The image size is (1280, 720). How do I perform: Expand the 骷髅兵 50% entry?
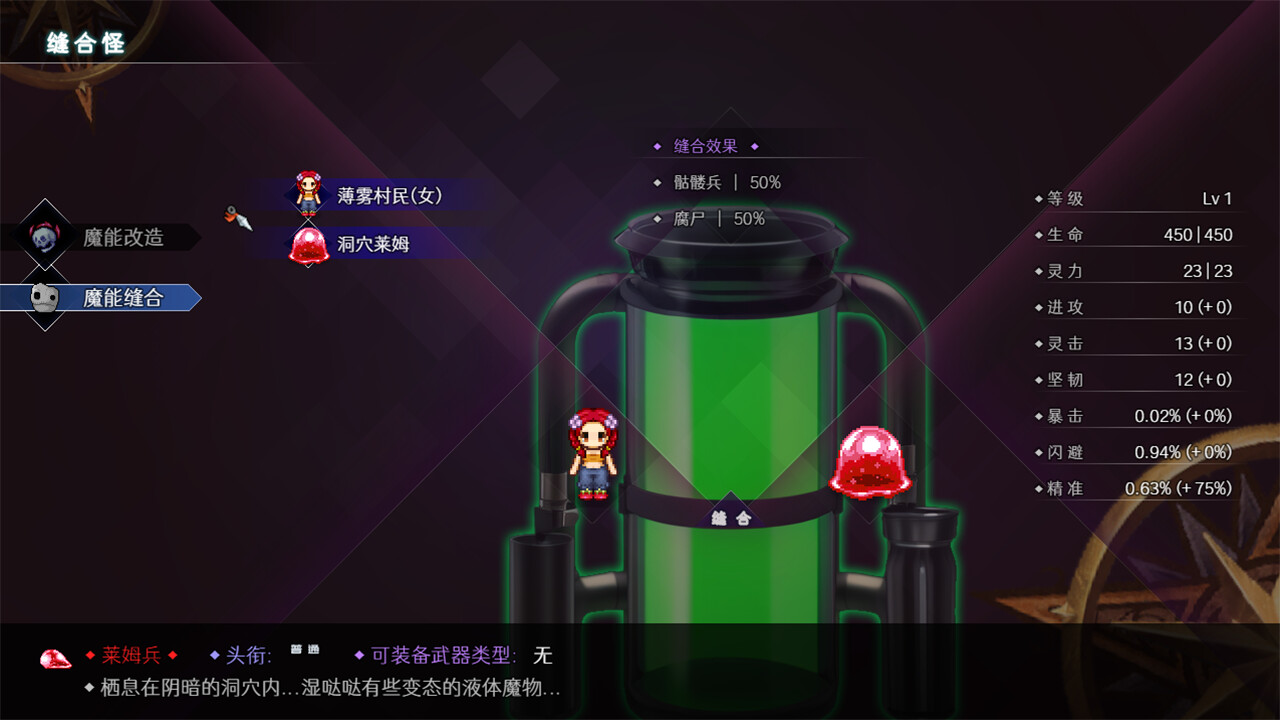point(715,182)
